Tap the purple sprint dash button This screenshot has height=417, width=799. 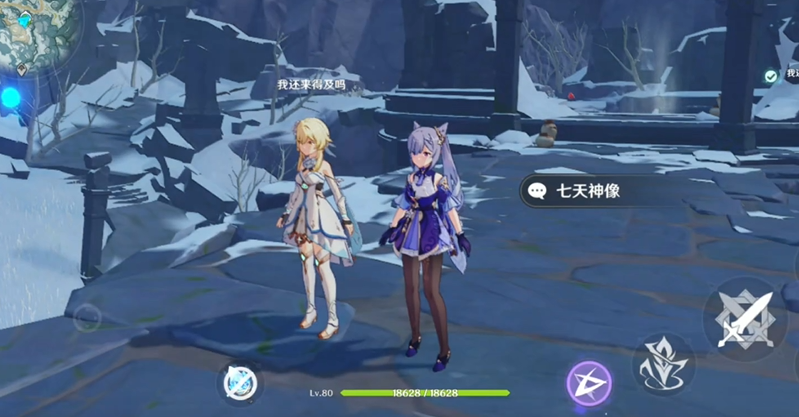pos(589,384)
